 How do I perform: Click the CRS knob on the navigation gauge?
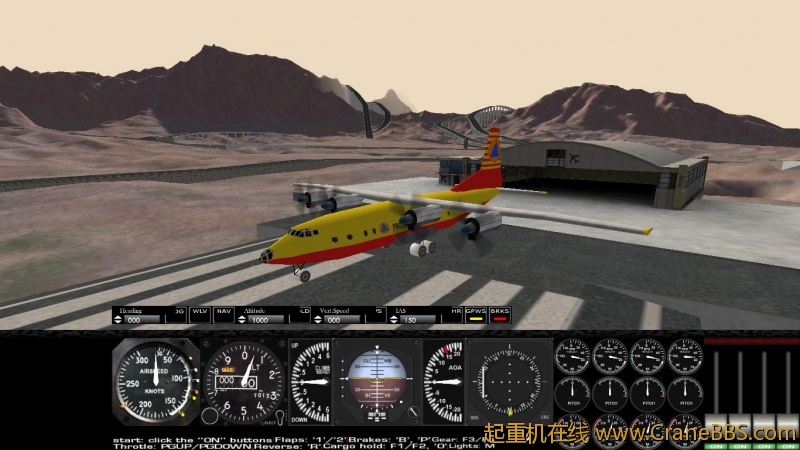pyautogui.click(x=544, y=417)
